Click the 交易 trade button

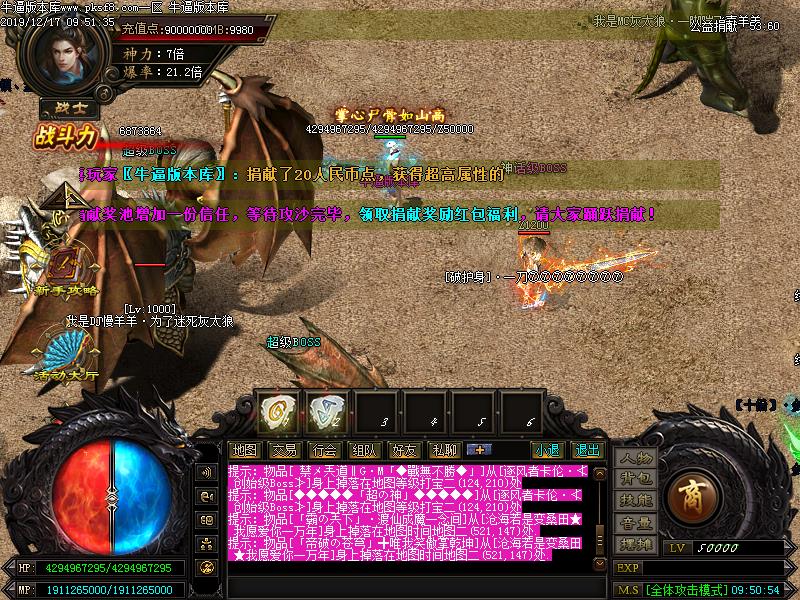(284, 450)
